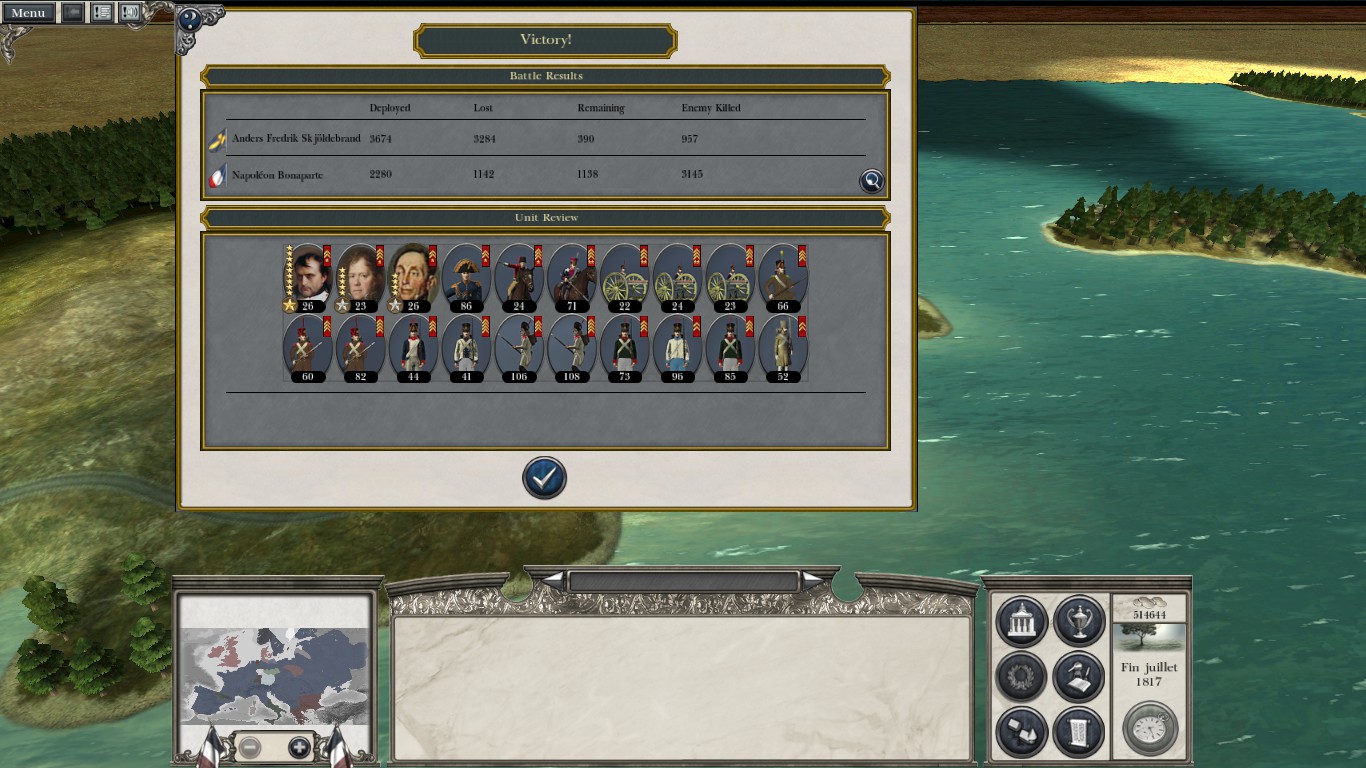Open the trophy cup panel
Screen dimensions: 1366x768
click(x=1078, y=622)
